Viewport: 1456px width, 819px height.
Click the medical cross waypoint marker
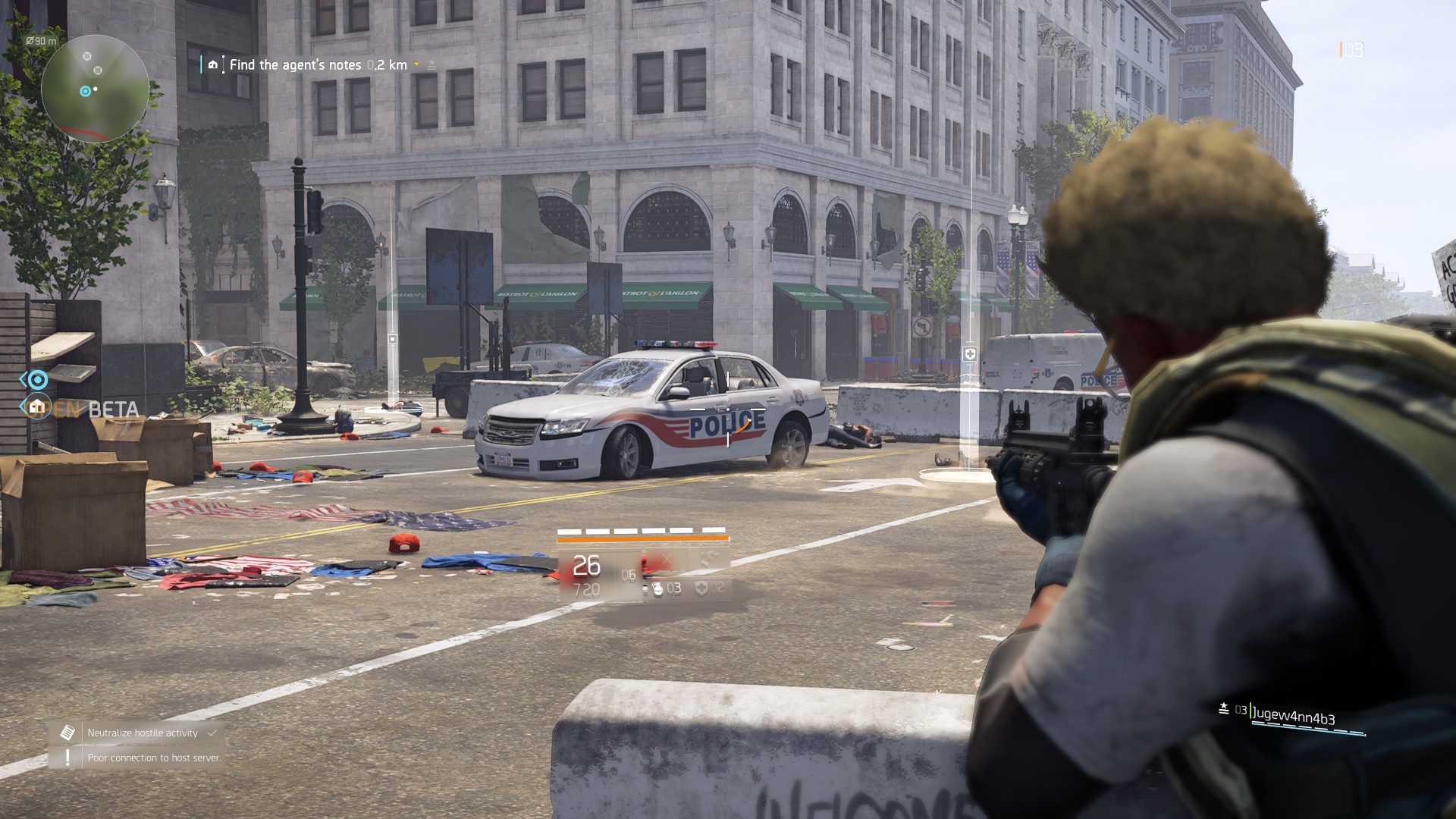point(969,354)
